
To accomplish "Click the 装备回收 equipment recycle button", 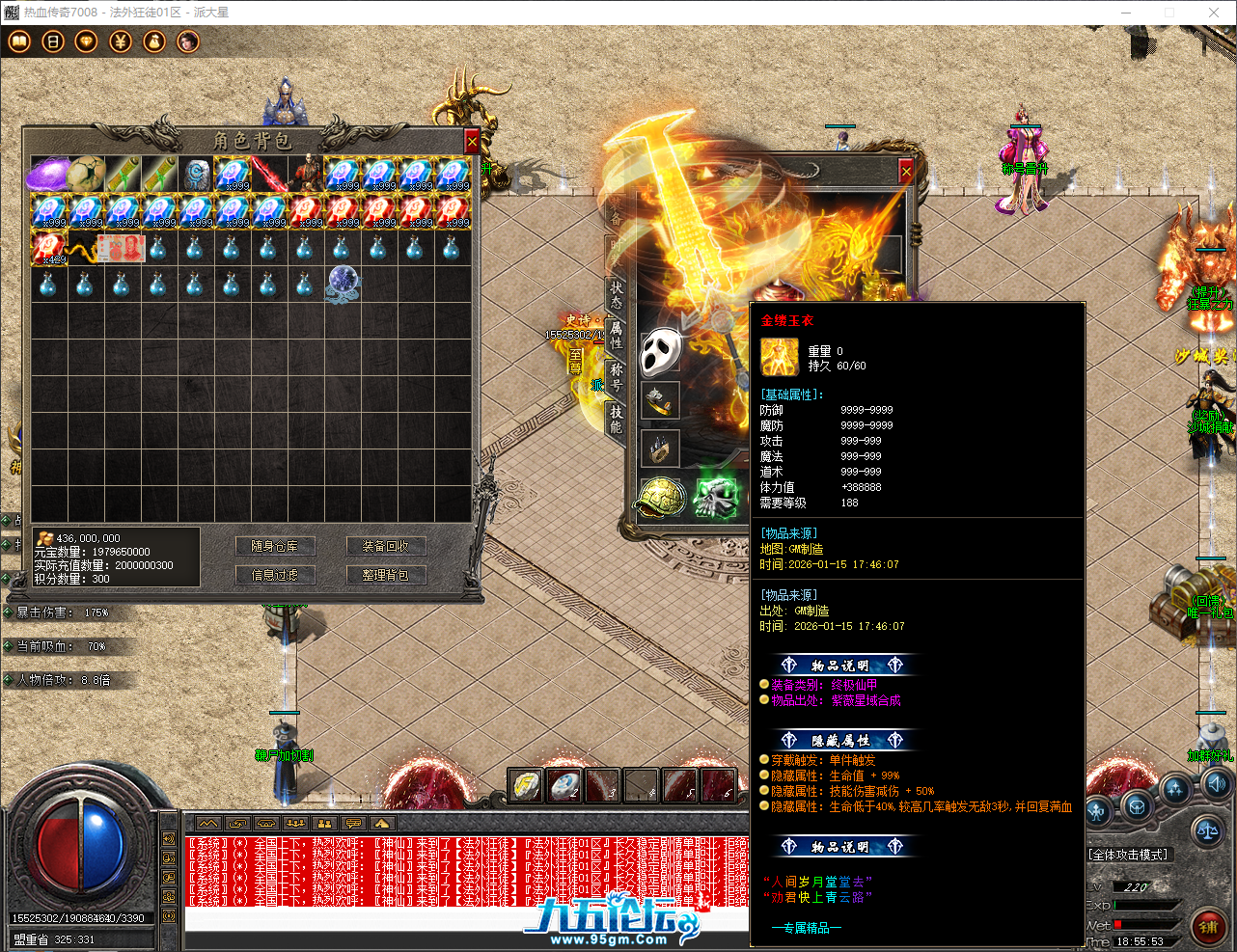I will [385, 546].
